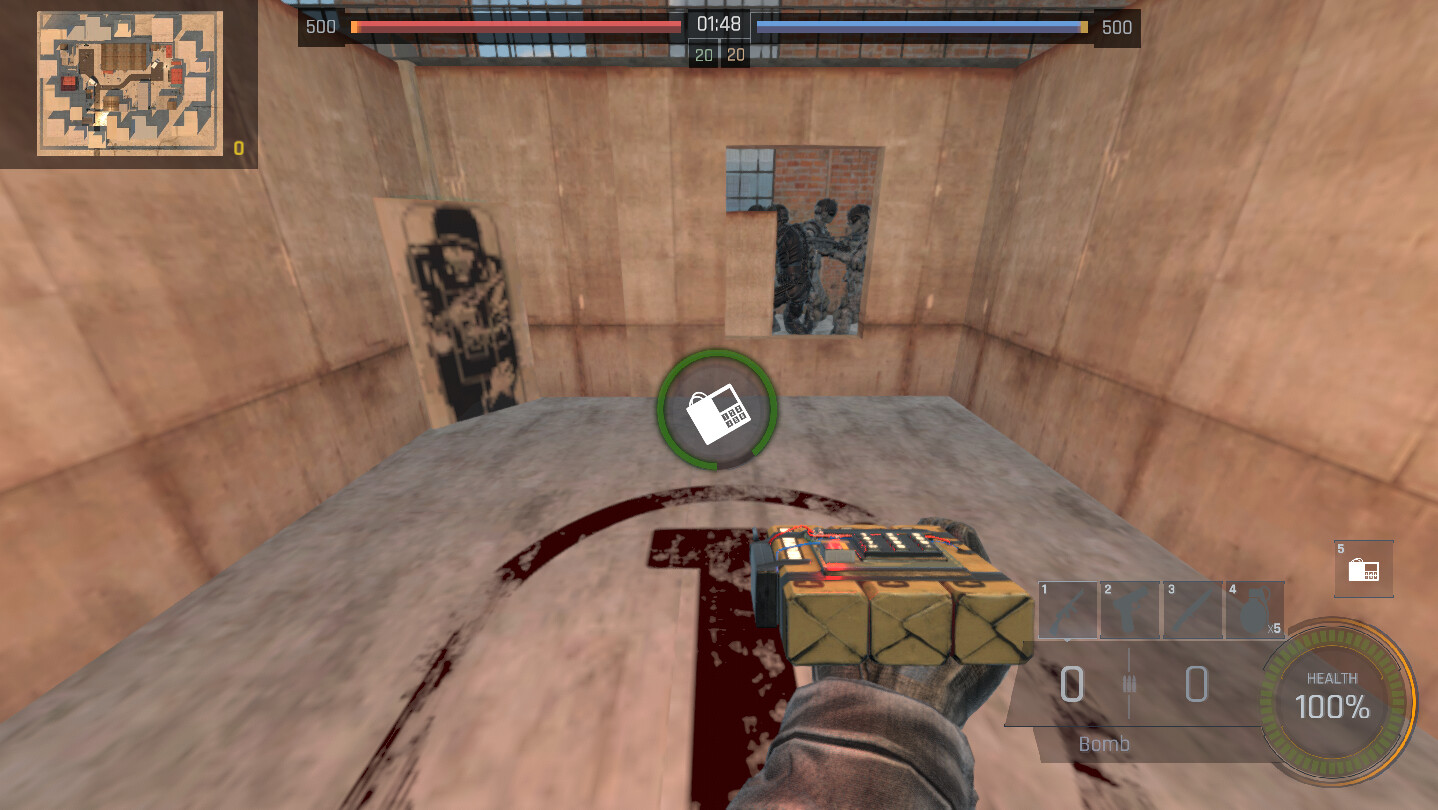Image resolution: width=1438 pixels, height=810 pixels.
Task: Select the pistol in weapon slot 2
Action: click(1130, 608)
